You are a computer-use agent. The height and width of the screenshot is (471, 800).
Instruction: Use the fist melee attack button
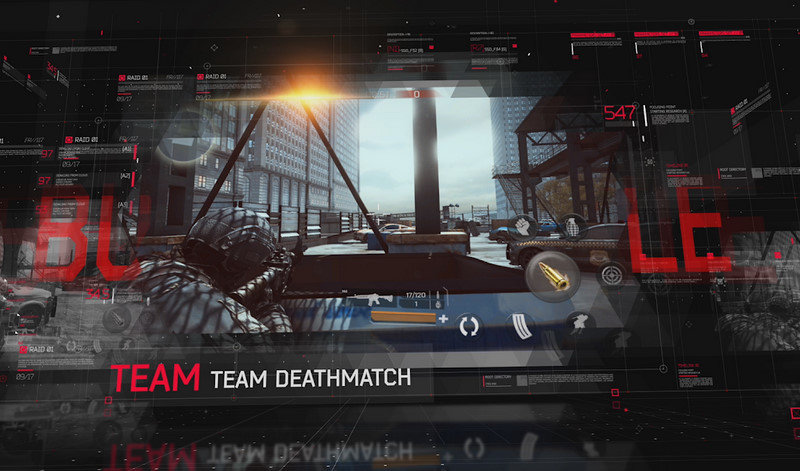coord(523,228)
